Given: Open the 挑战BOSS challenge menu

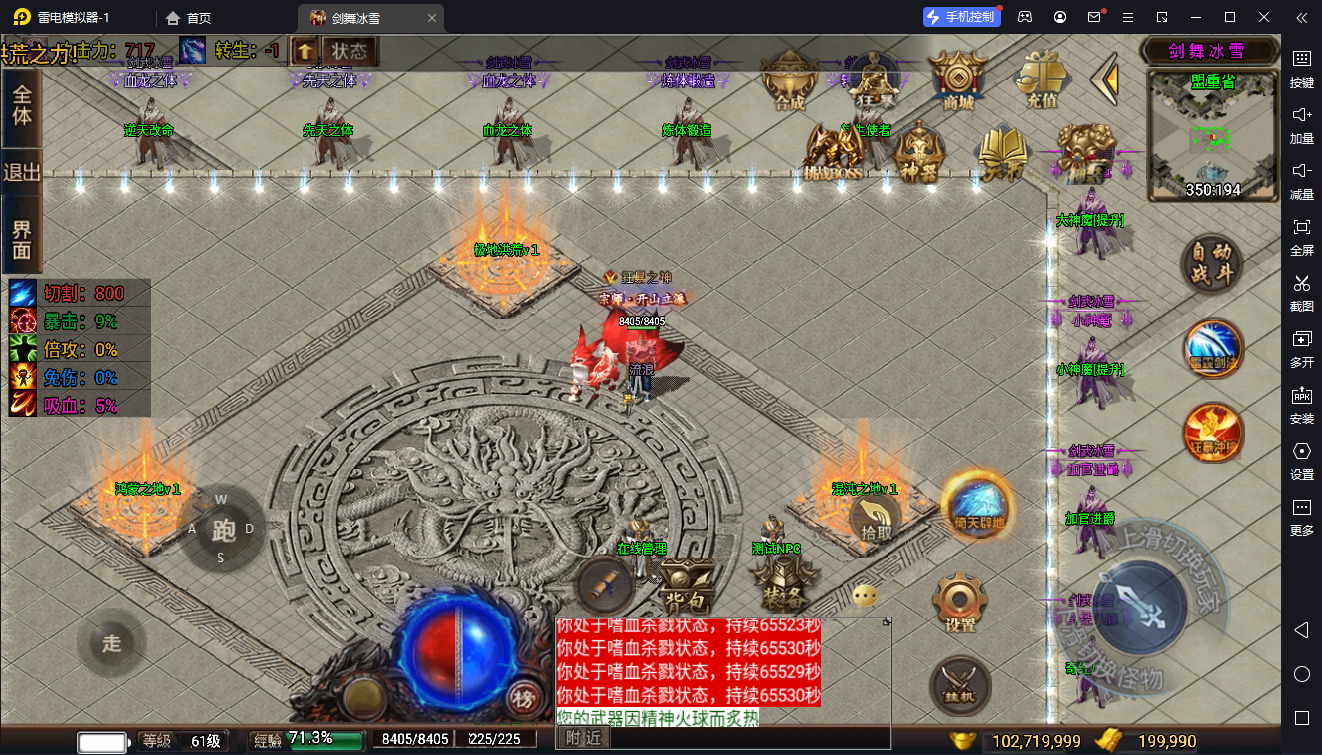Looking at the screenshot, I should coord(834,153).
